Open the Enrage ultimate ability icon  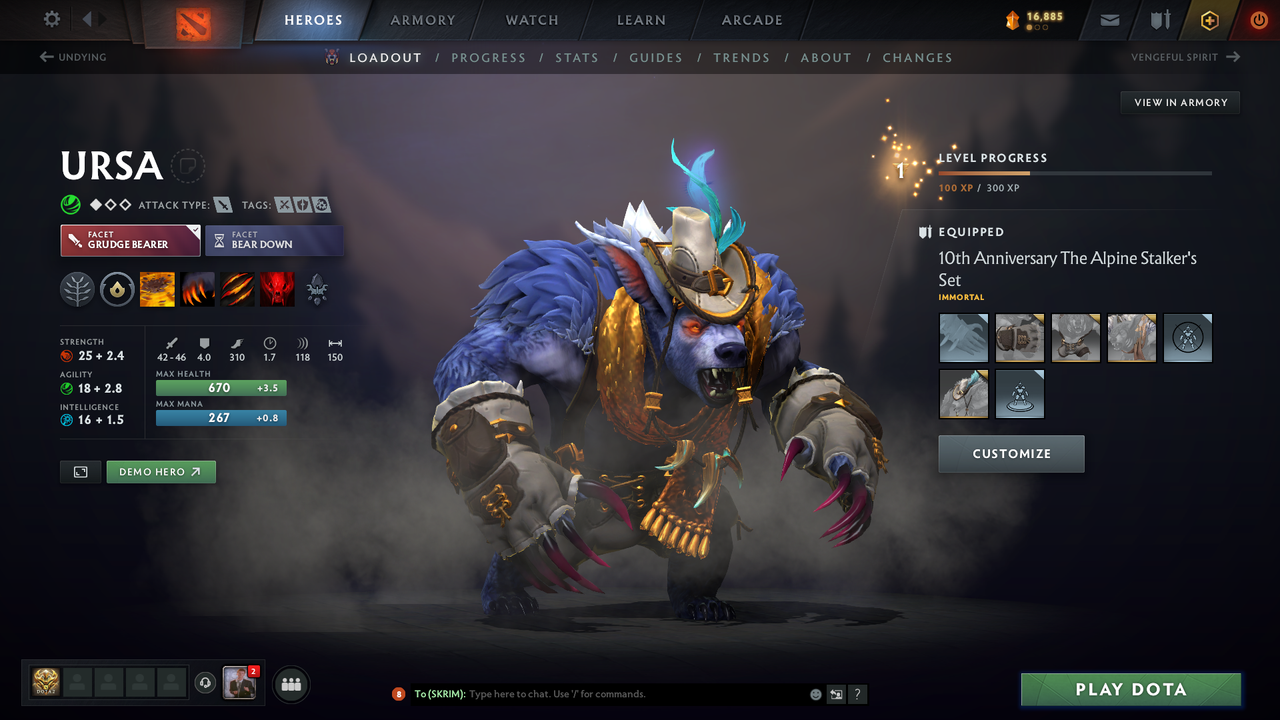pos(277,289)
